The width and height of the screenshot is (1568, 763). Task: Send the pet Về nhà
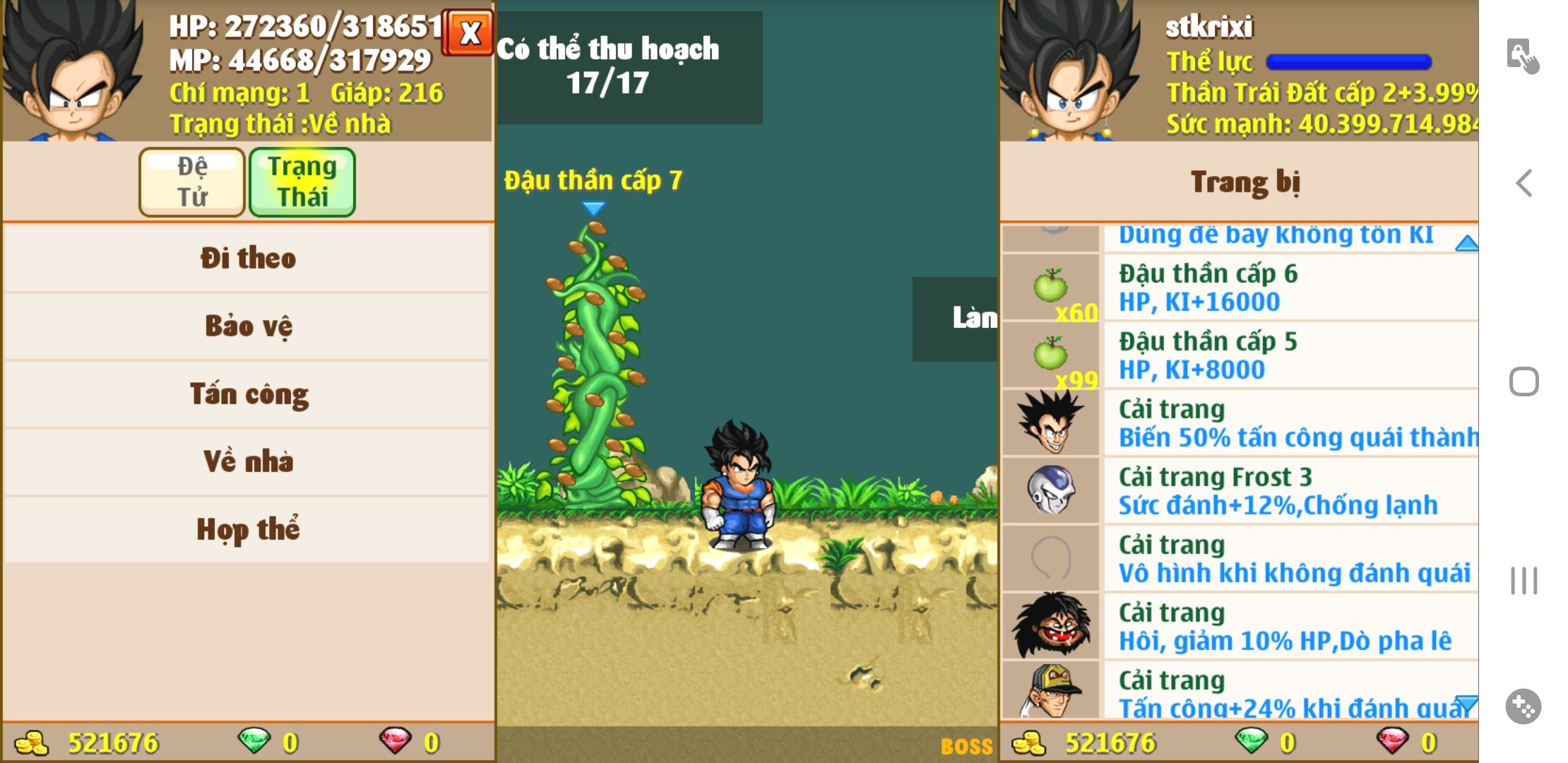(x=247, y=461)
